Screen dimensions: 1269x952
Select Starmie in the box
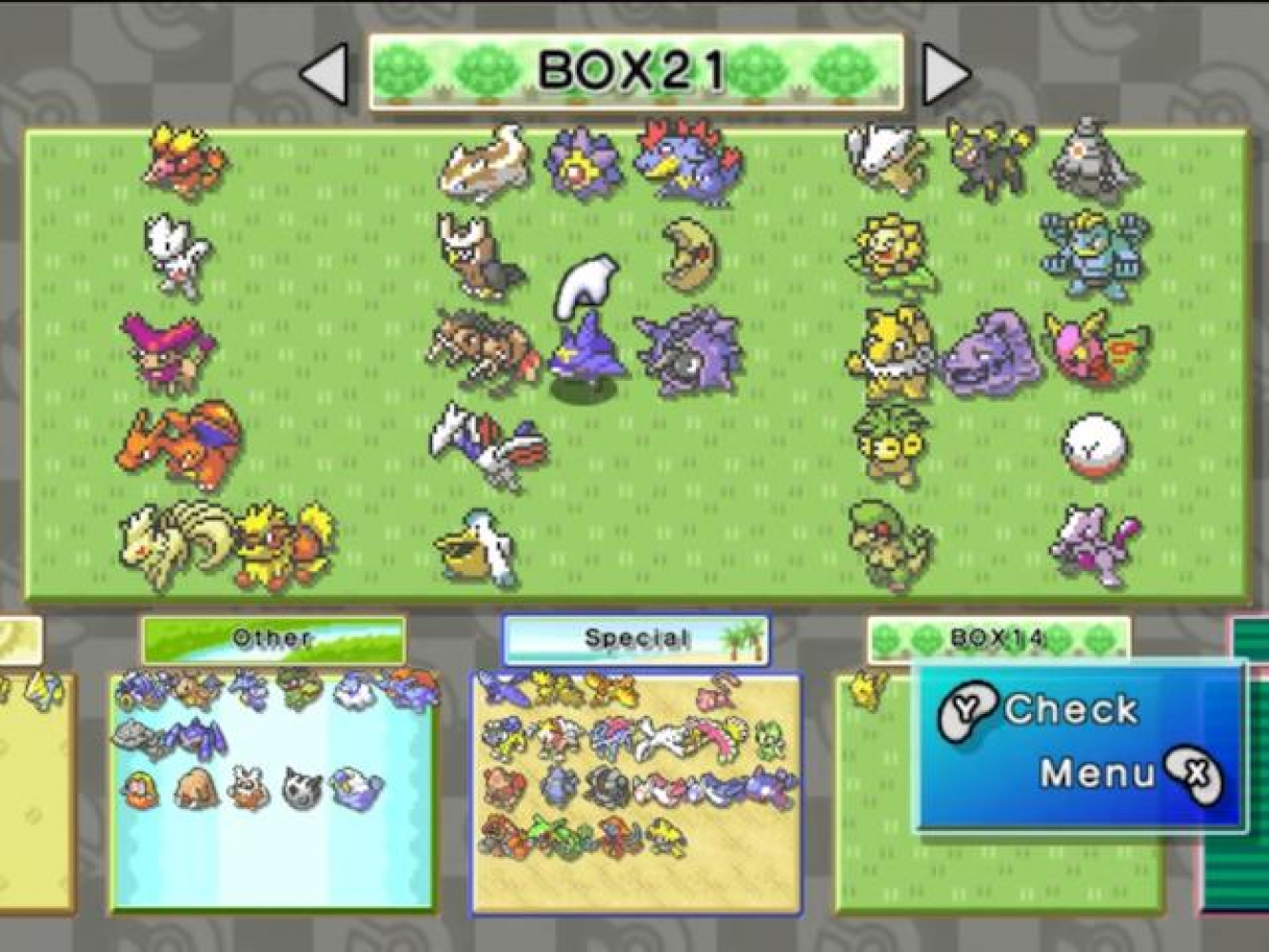click(583, 164)
